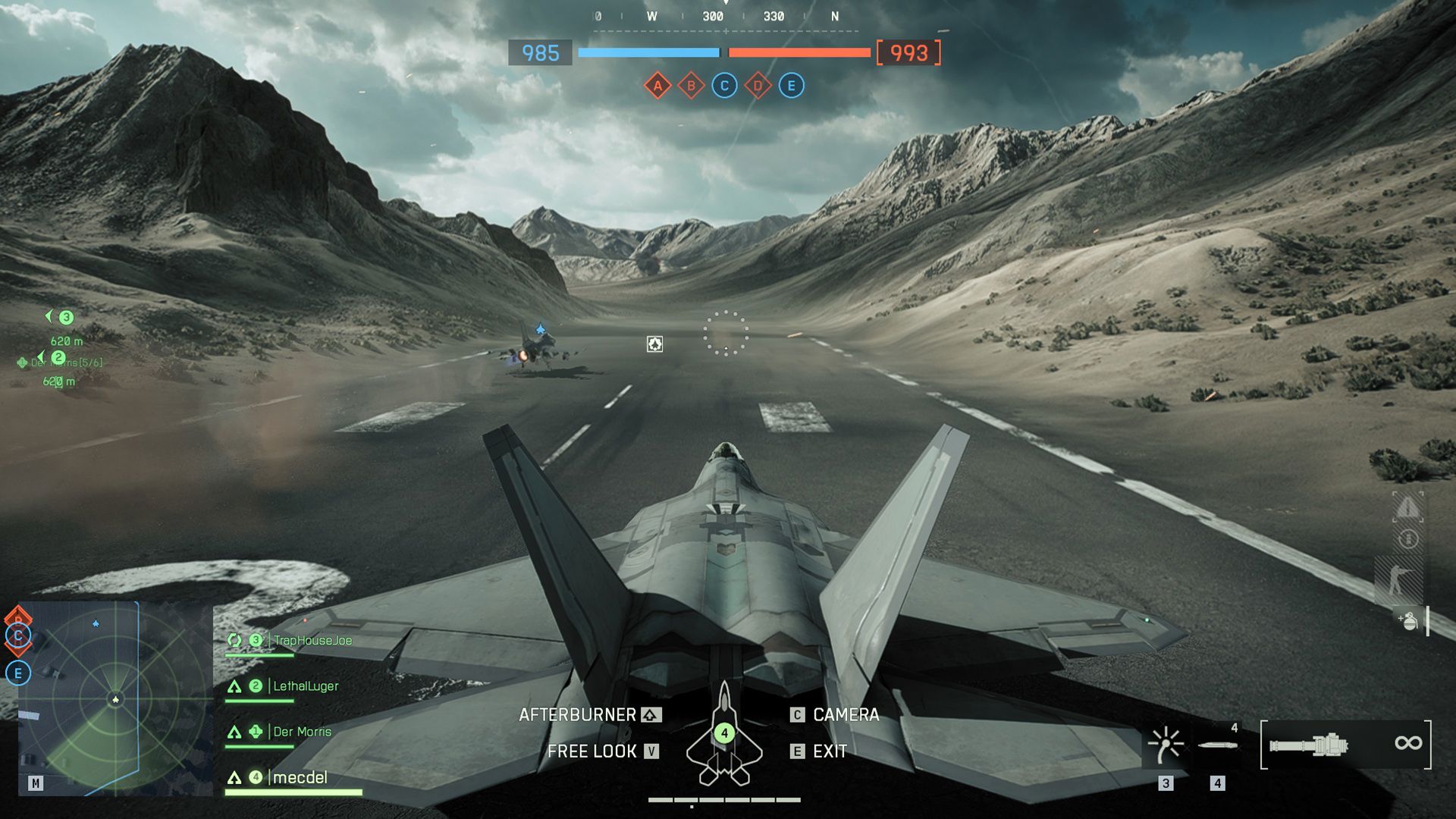Open the radar minimap
The image size is (1456, 819).
click(115, 698)
